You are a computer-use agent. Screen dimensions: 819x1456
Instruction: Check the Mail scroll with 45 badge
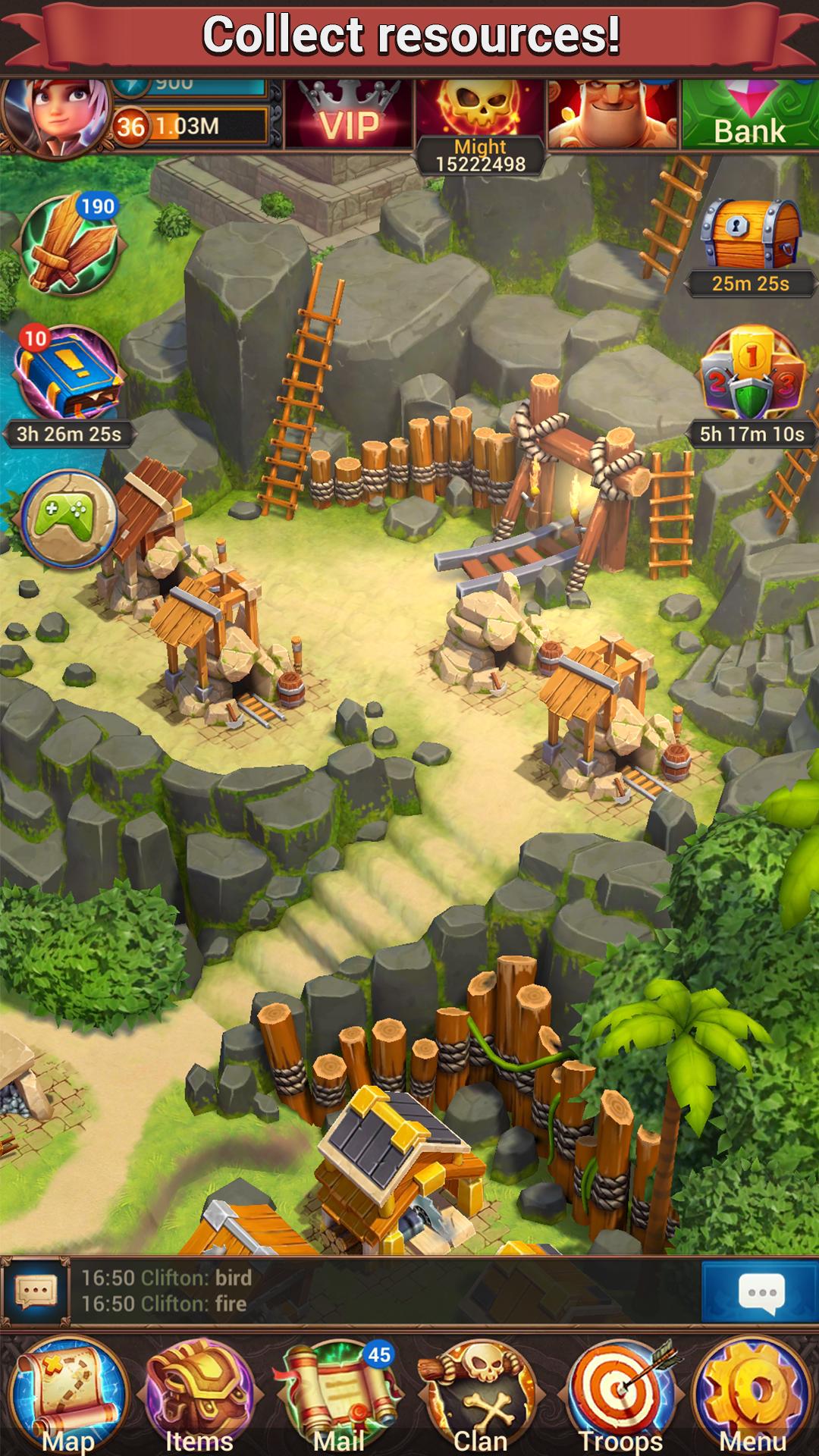click(339, 1395)
